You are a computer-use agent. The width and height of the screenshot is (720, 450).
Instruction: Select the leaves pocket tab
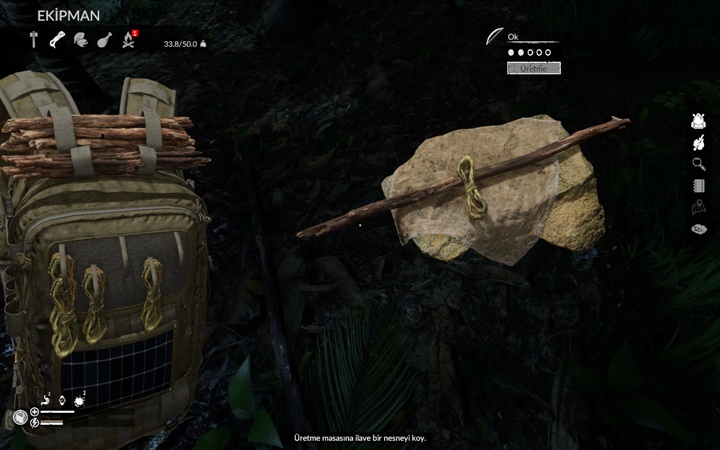coord(80,40)
